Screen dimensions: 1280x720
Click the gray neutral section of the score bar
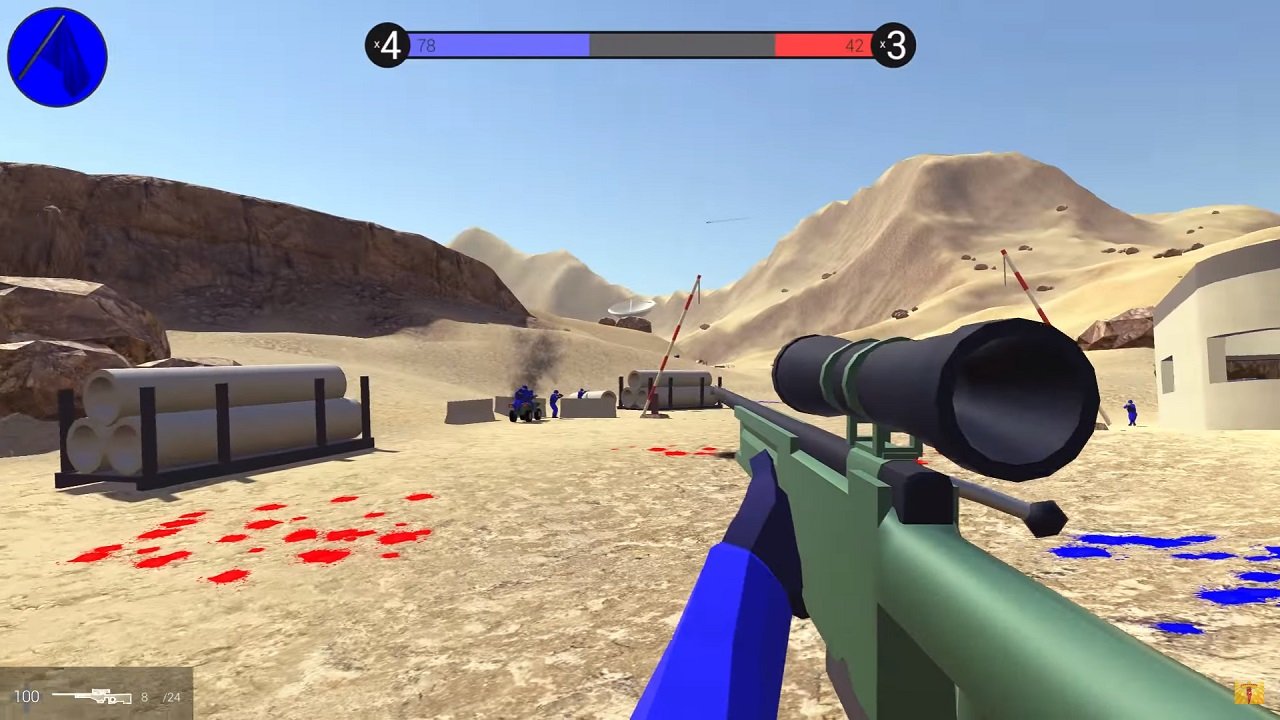(680, 44)
